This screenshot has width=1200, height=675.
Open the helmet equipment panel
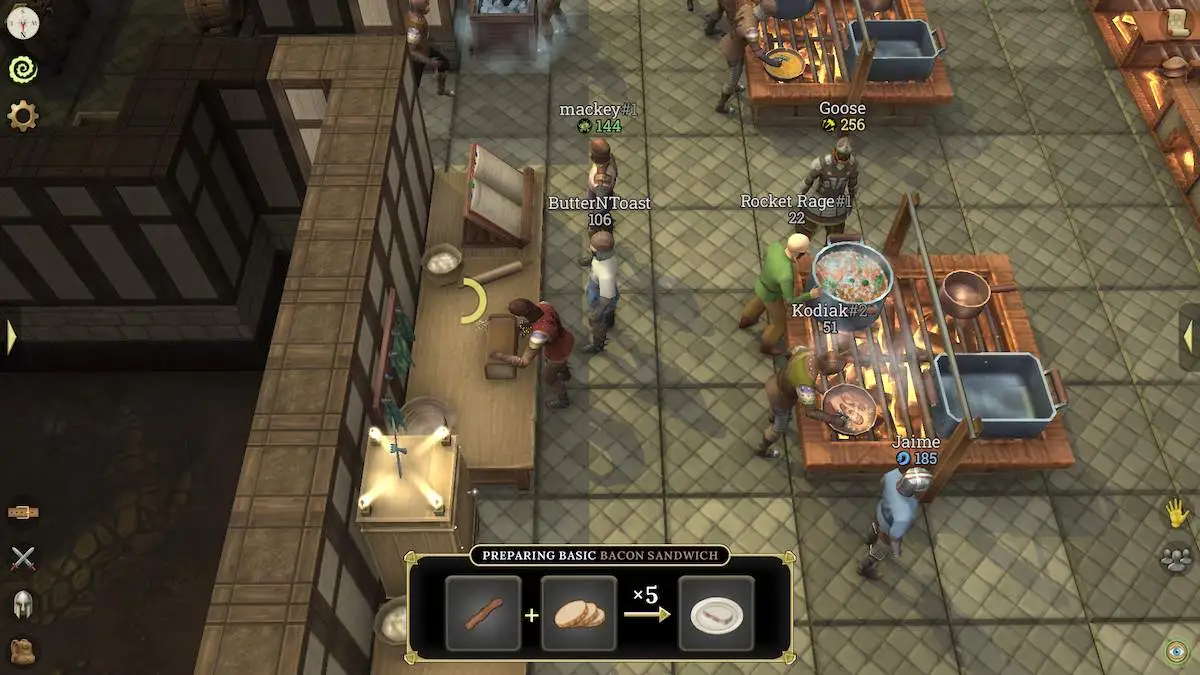[x=23, y=604]
